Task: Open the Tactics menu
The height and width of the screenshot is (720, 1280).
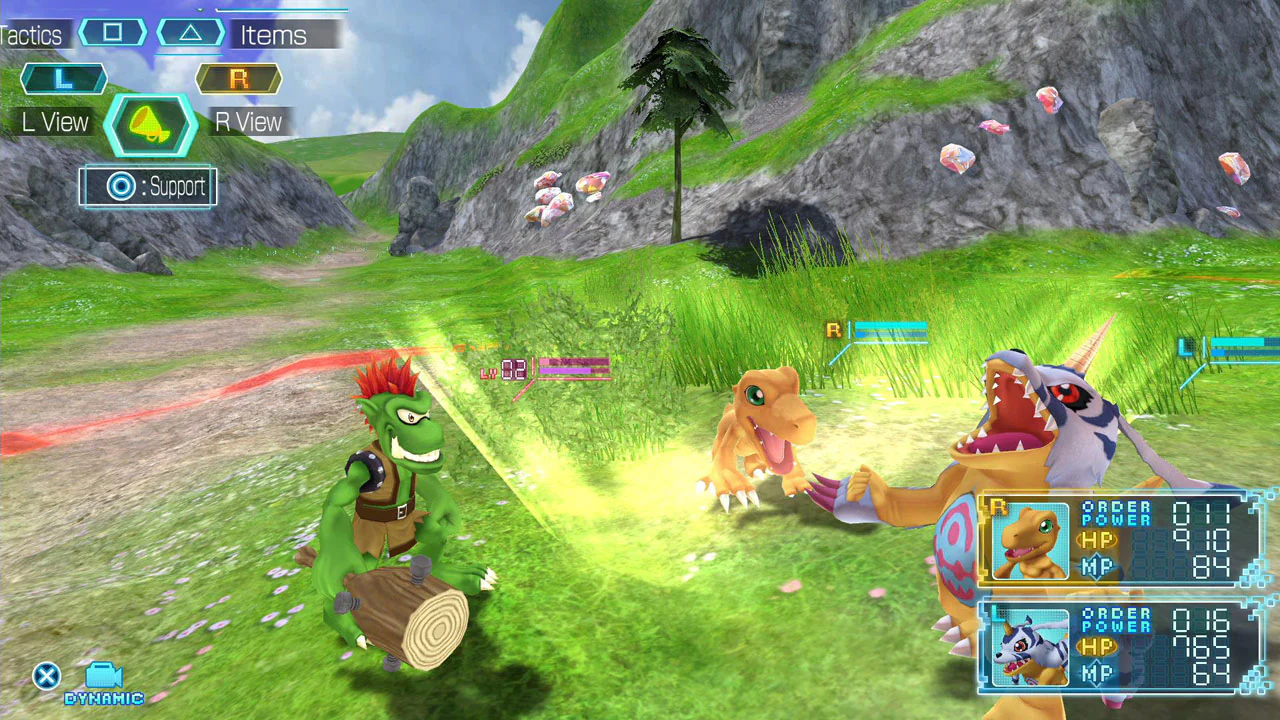Action: (x=32, y=33)
